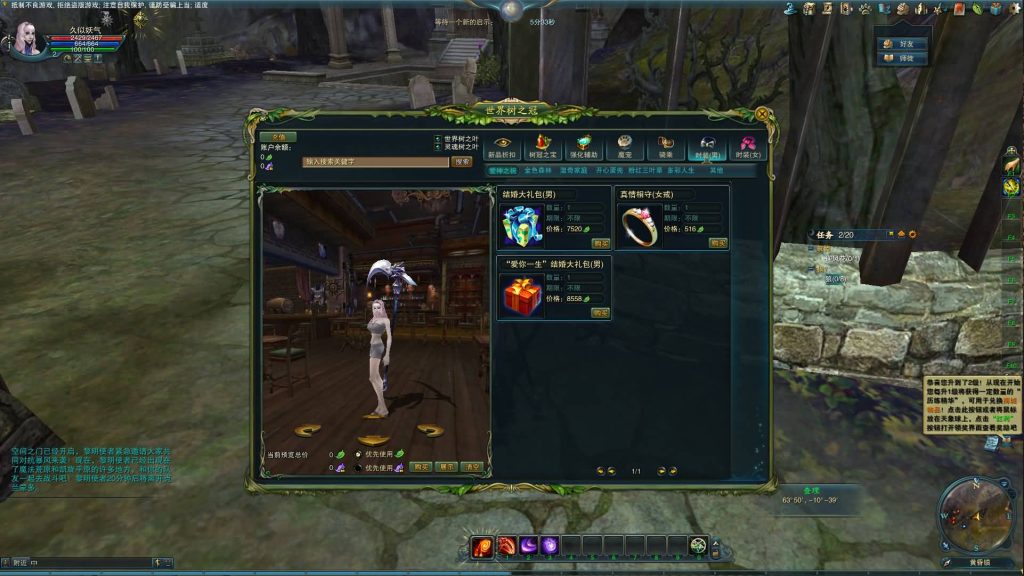Buy the 真情相守(女戒) ring
The width and height of the screenshot is (1024, 576).
(717, 243)
